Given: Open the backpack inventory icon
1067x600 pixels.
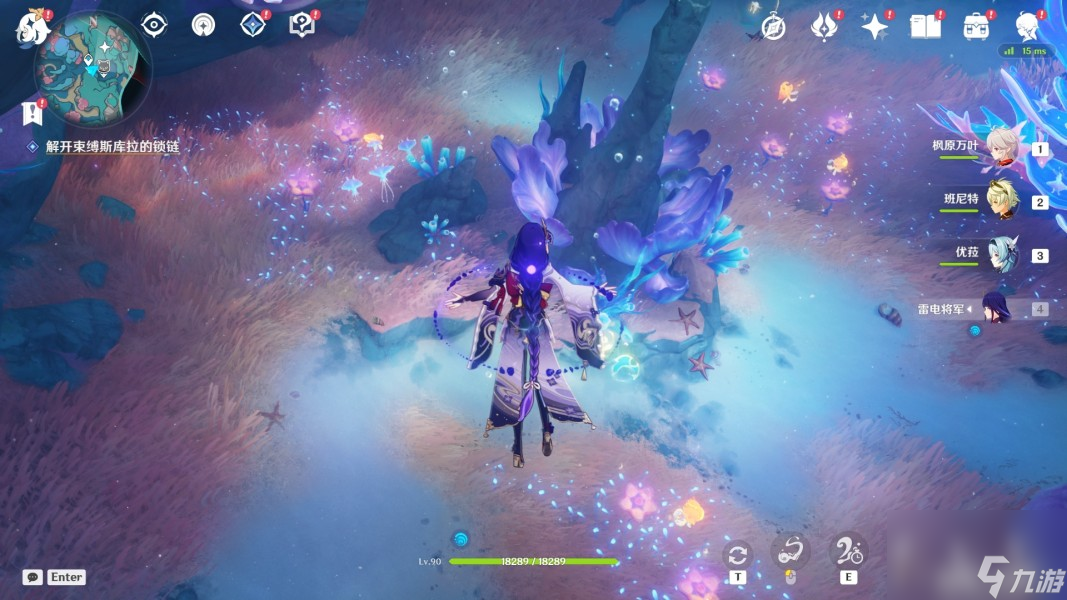Looking at the screenshot, I should 976,27.
